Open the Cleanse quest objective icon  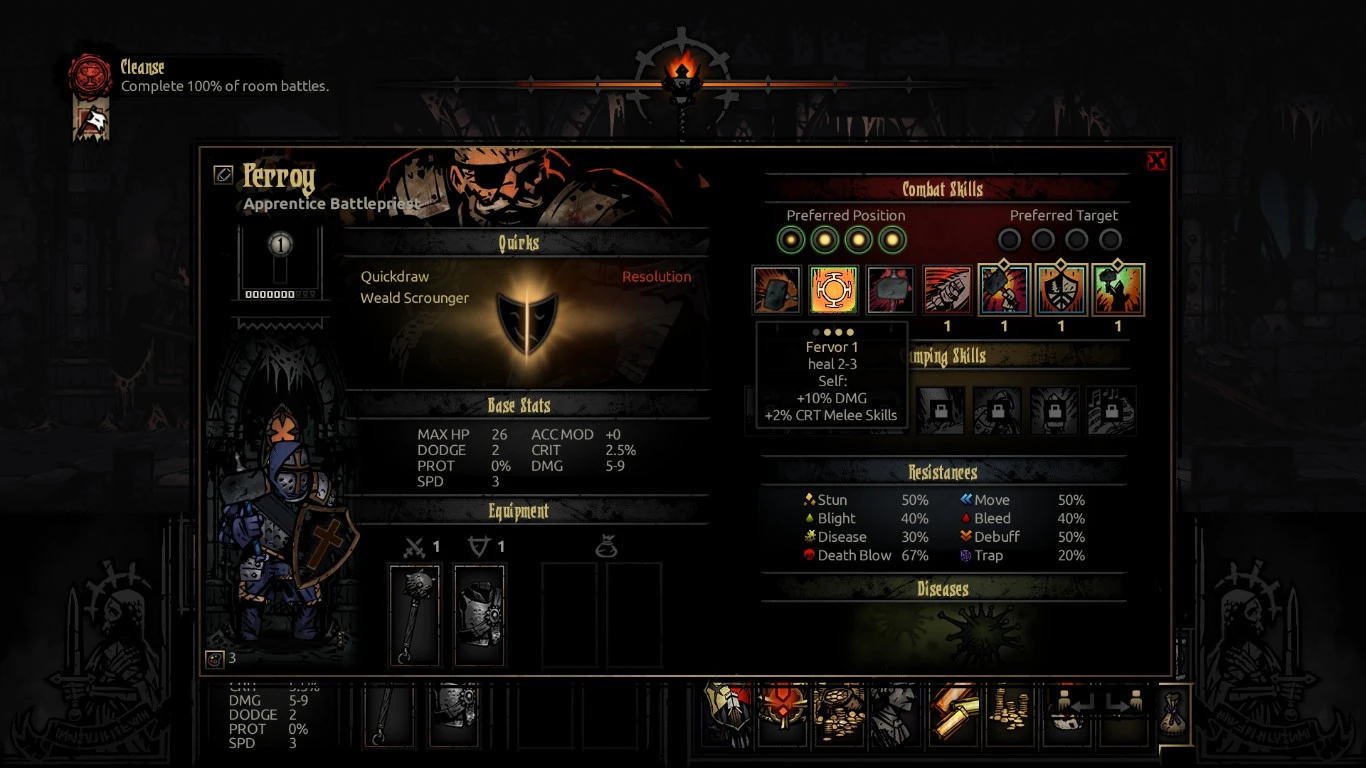click(x=89, y=76)
